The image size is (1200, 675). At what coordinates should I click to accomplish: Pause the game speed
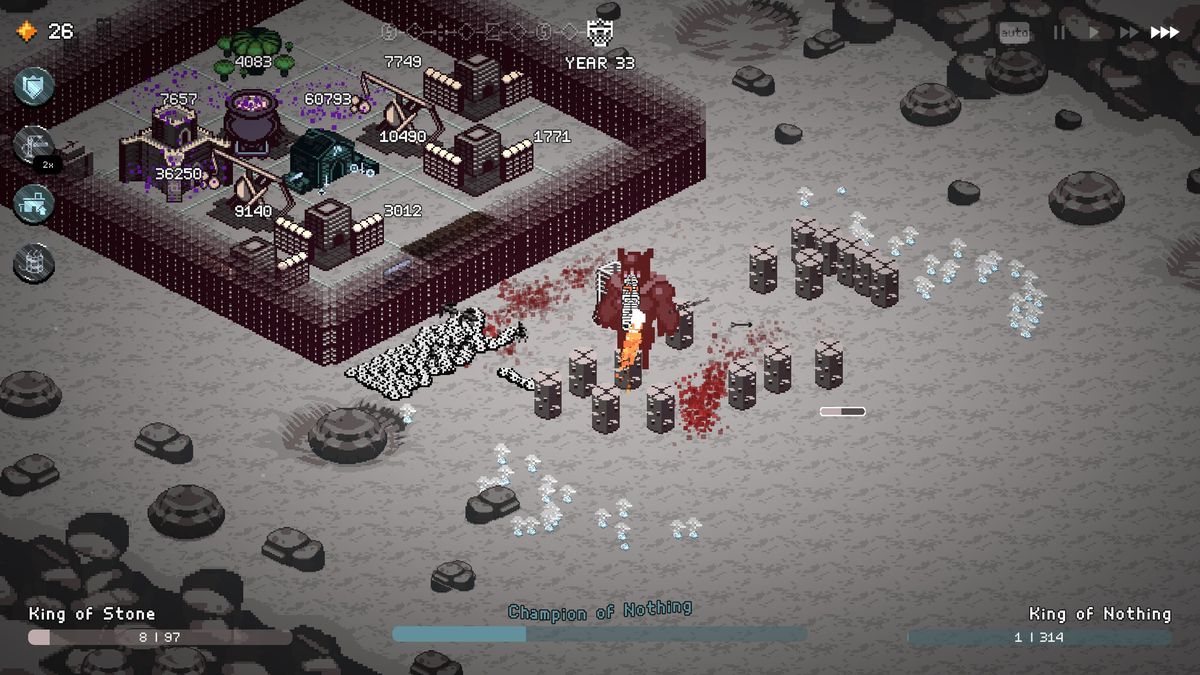pyautogui.click(x=1057, y=33)
